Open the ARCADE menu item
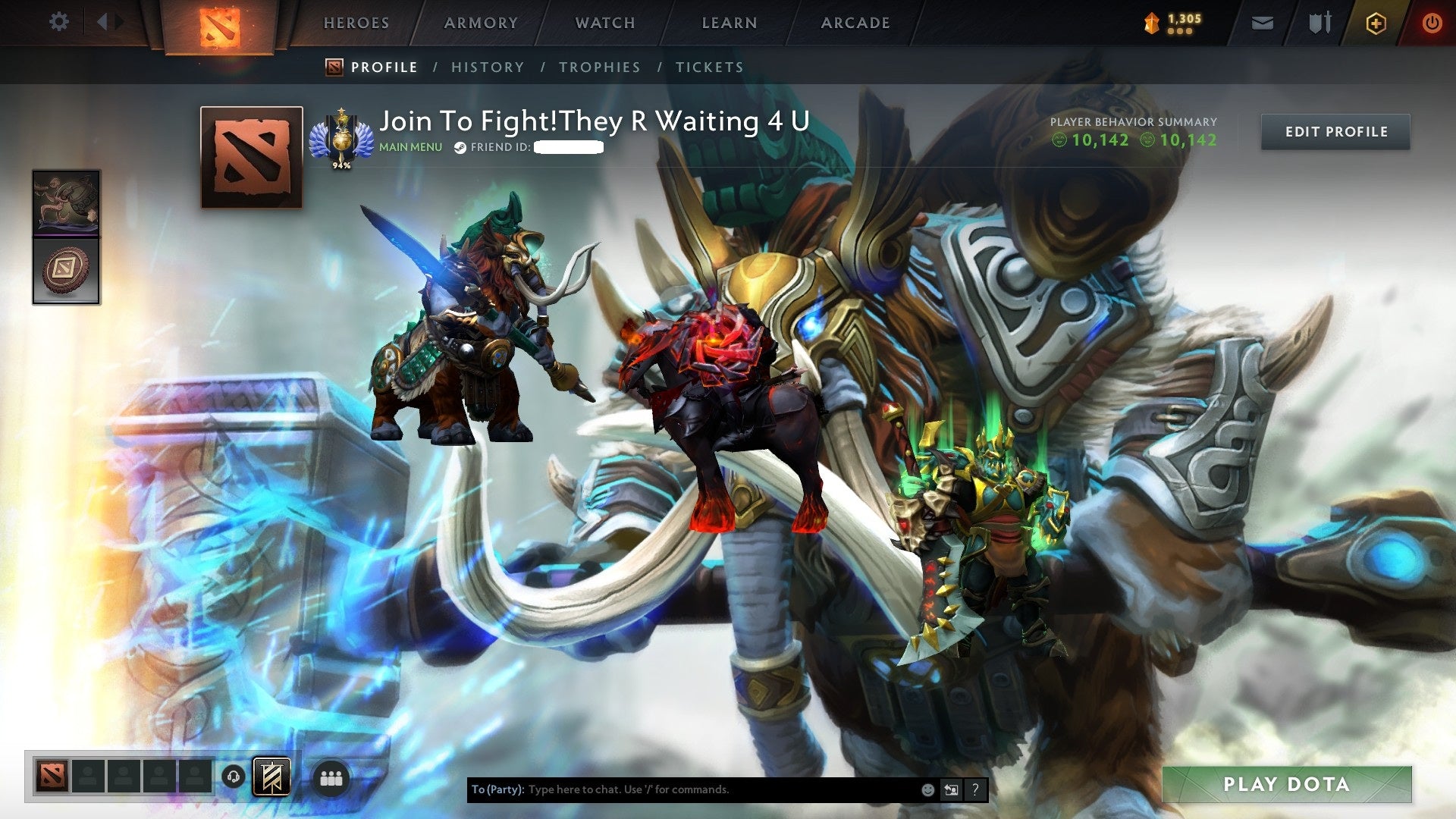Viewport: 1456px width, 819px height. [855, 23]
